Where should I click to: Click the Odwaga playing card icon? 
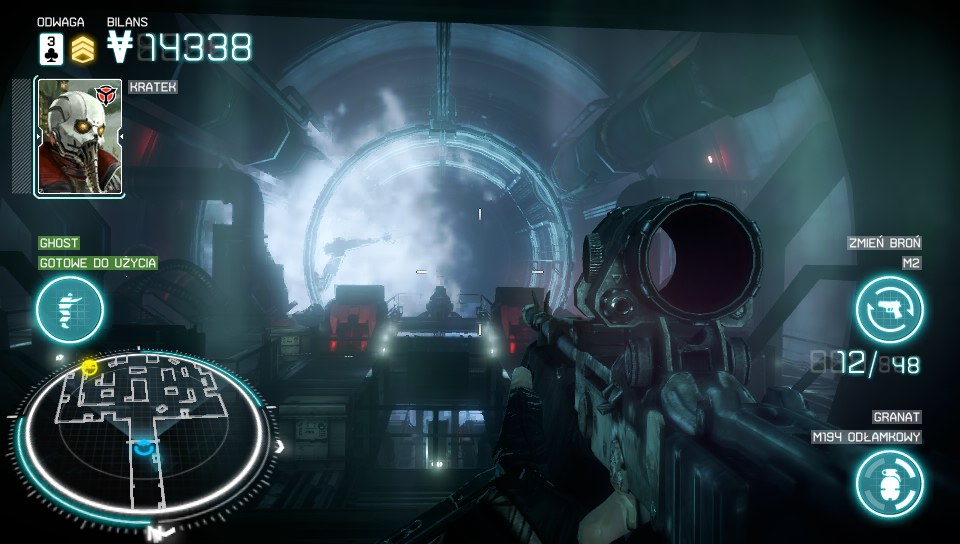(x=51, y=48)
